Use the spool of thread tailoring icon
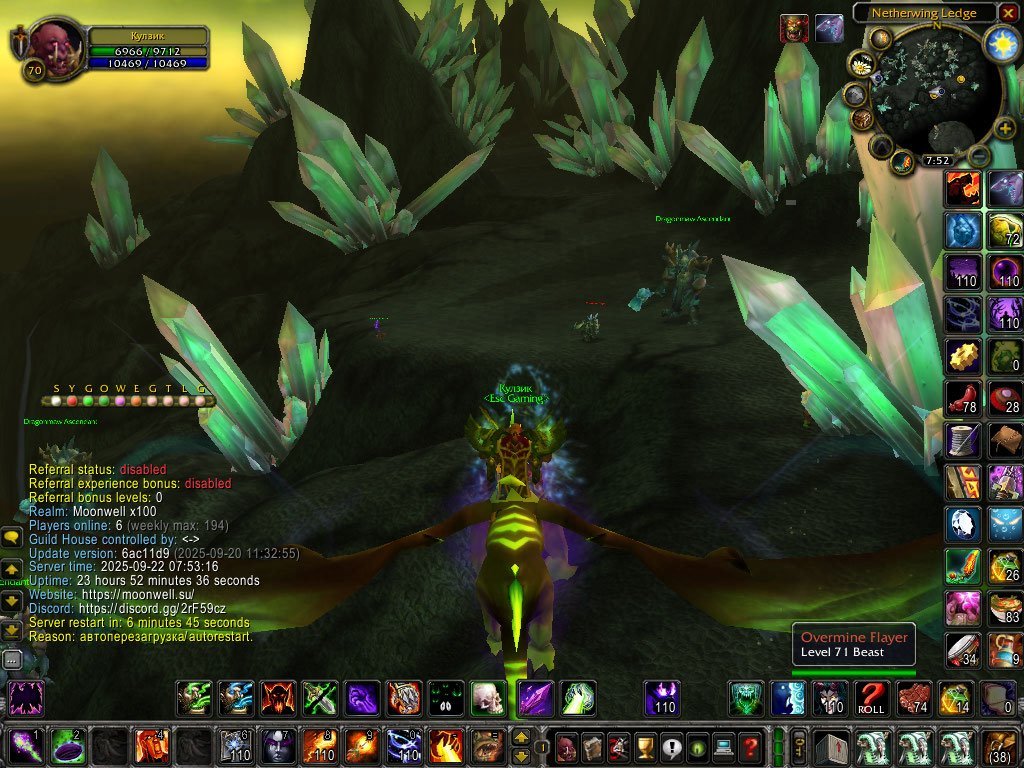Screen dimensions: 1024x768 [963, 440]
